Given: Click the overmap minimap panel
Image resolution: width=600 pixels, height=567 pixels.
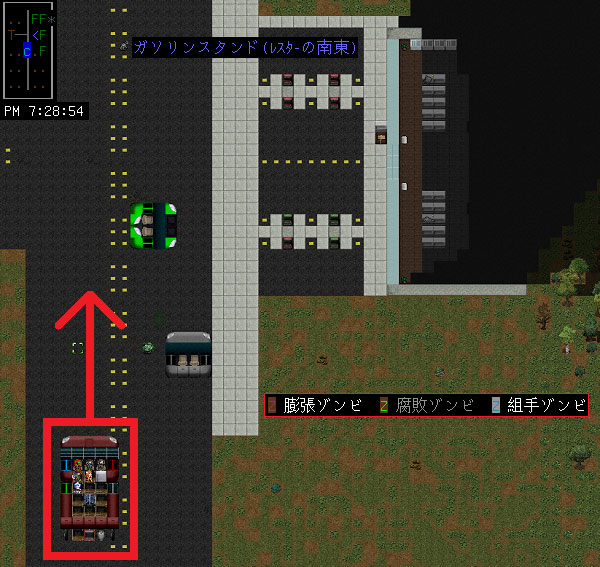Looking at the screenshot, I should [x=31, y=48].
